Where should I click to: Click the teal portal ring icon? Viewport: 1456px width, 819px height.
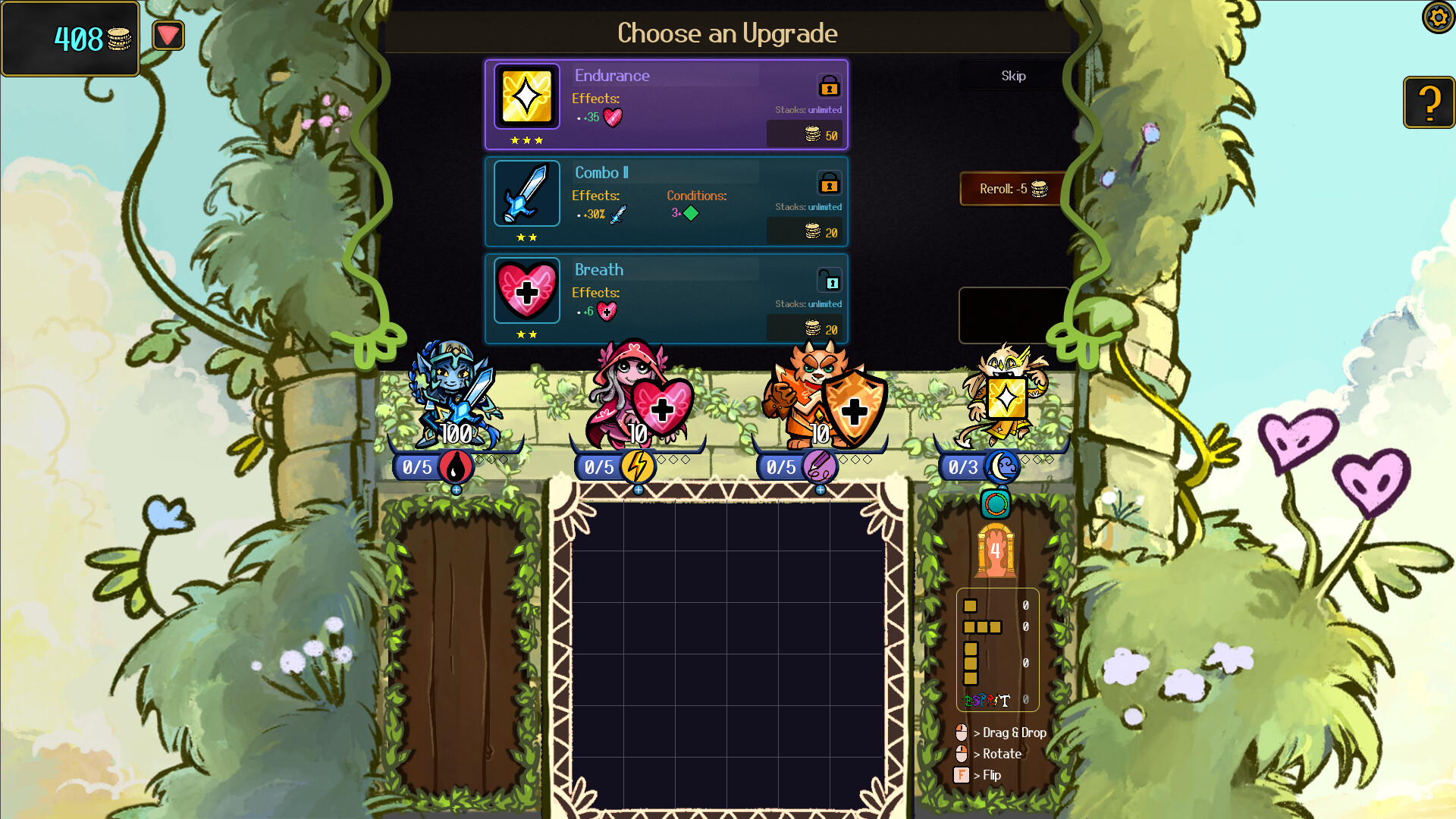tap(995, 504)
